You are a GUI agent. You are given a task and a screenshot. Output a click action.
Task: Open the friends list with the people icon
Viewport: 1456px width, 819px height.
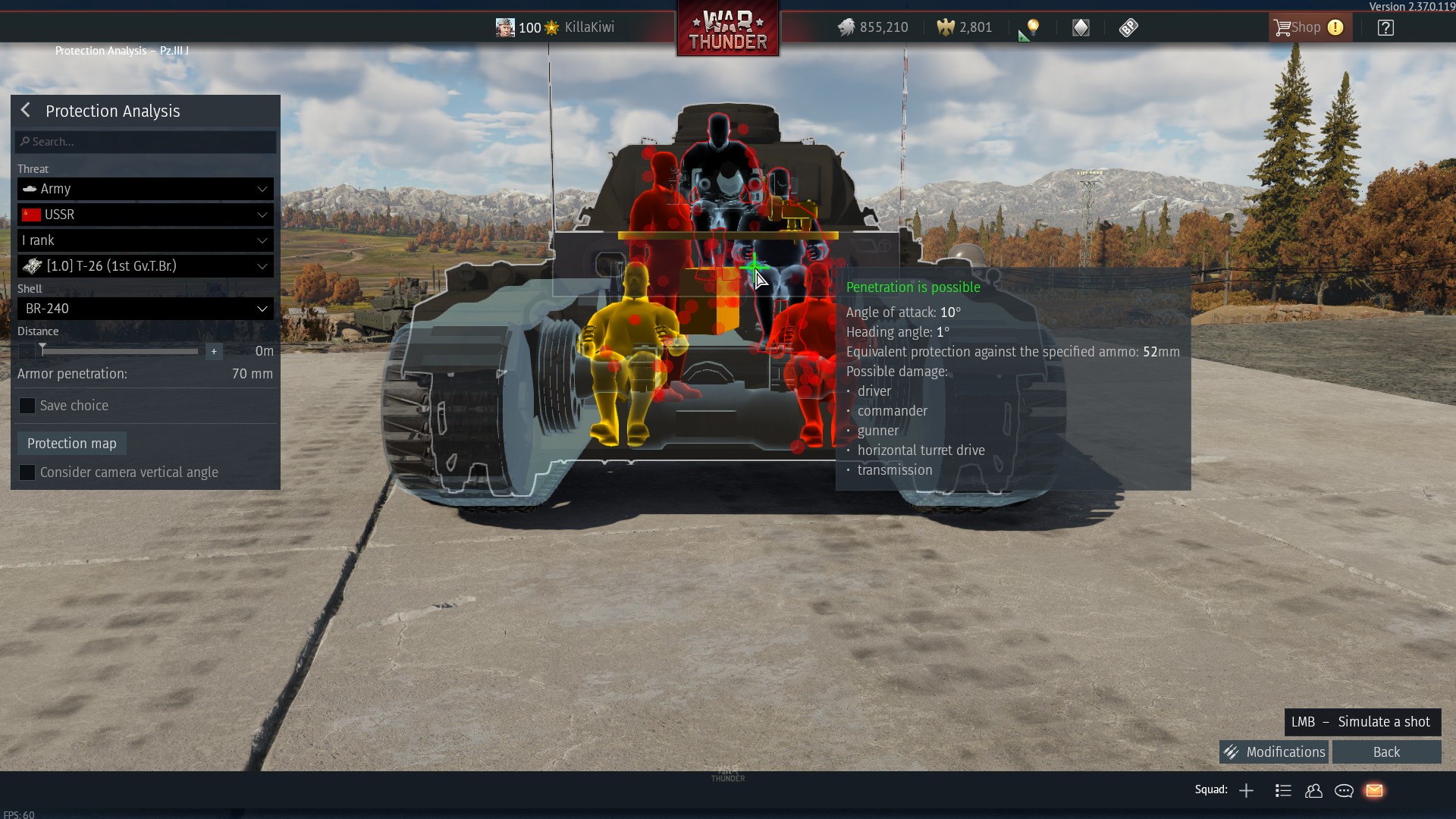tap(1314, 790)
